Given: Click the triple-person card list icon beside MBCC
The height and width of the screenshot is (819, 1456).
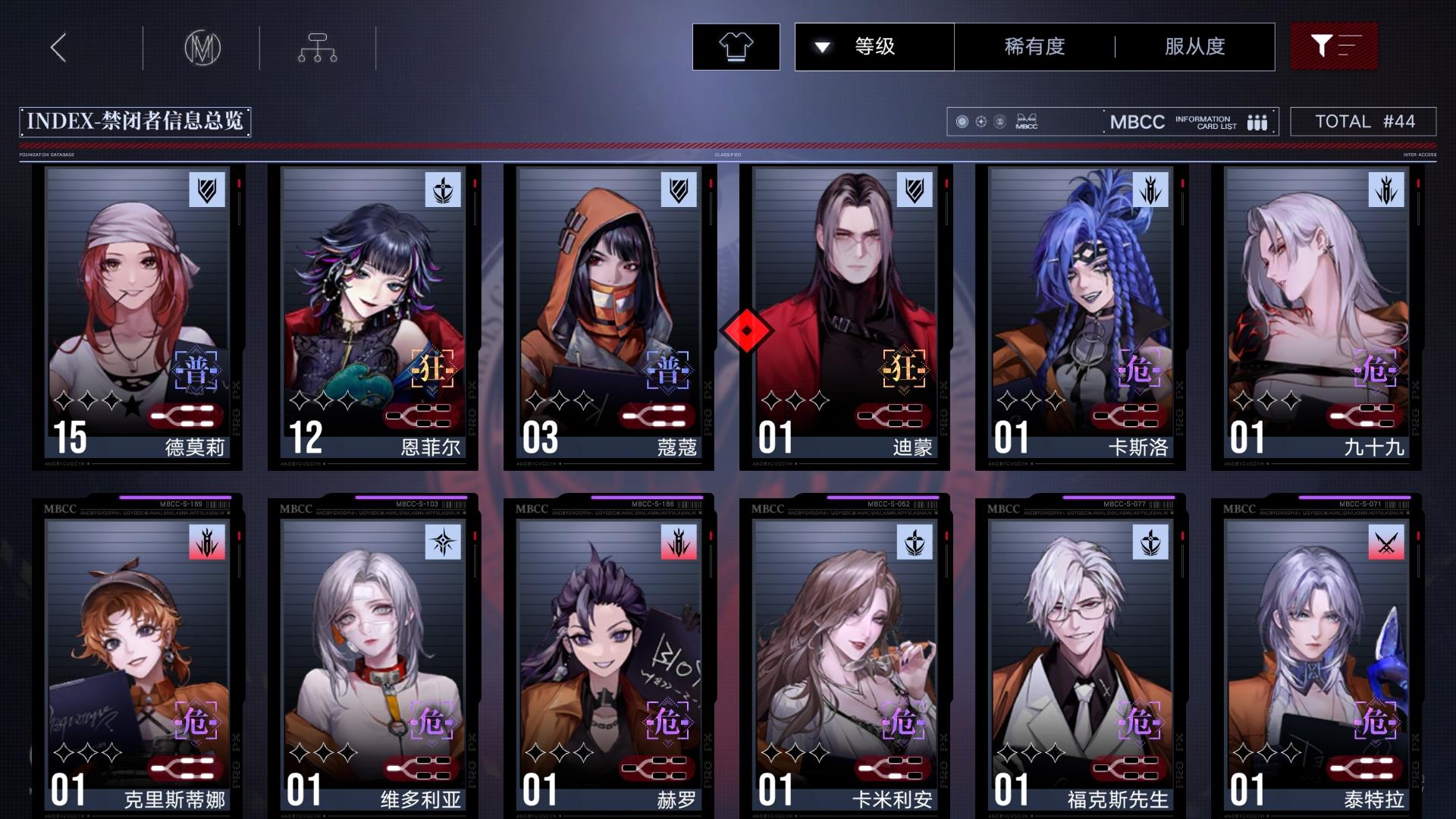Looking at the screenshot, I should 1257,121.
